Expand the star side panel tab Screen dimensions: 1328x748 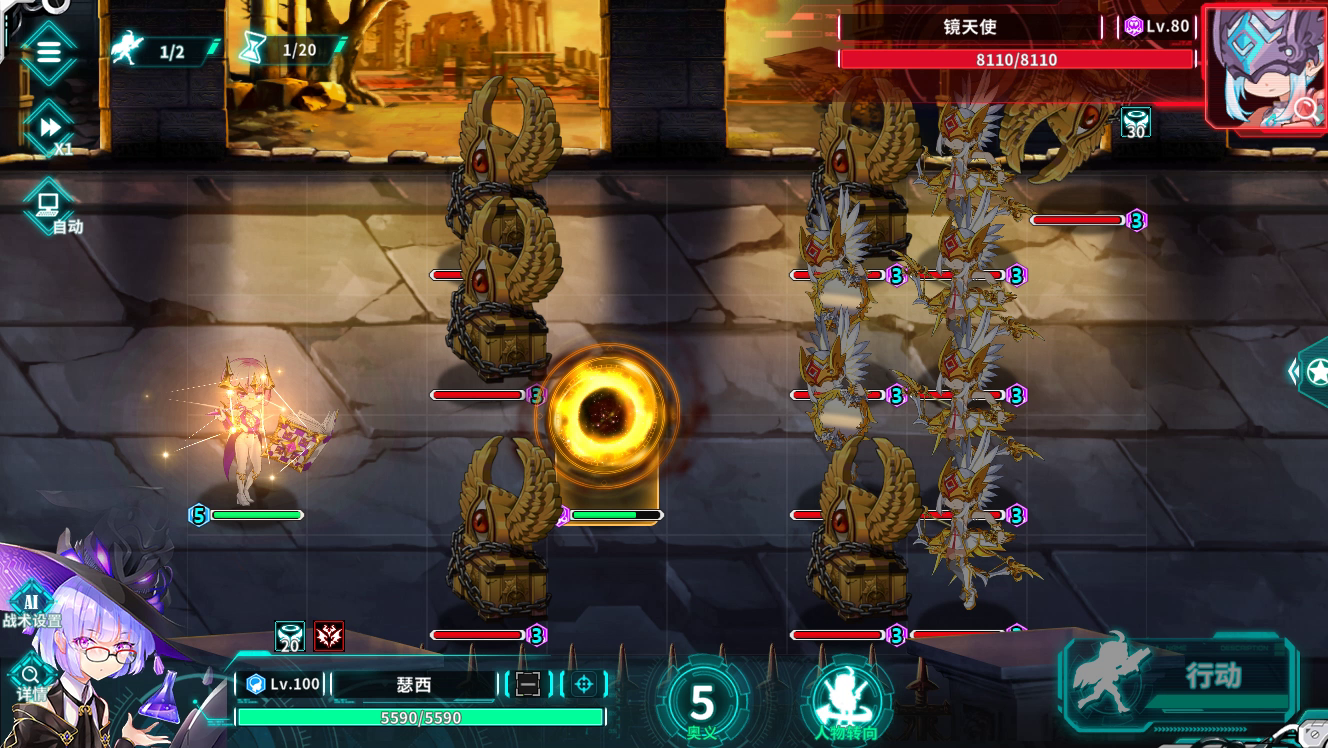click(1314, 372)
